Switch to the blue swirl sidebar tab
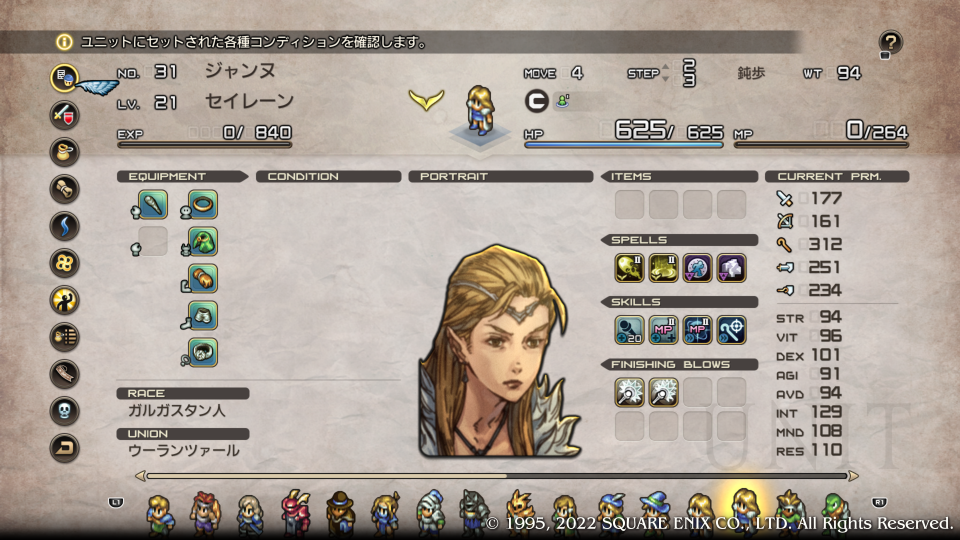The height and width of the screenshot is (540, 960). (x=65, y=225)
